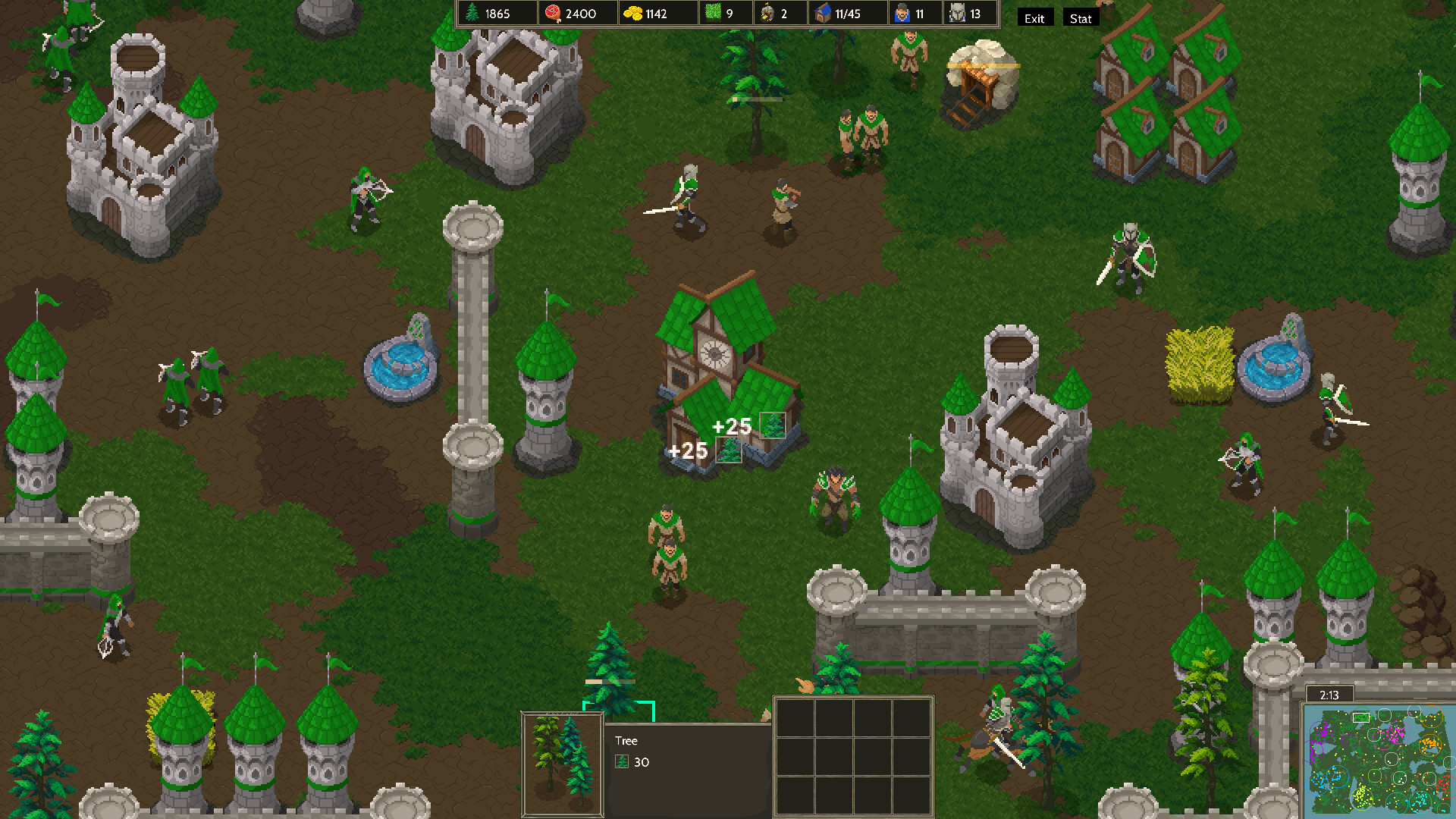Screen dimensions: 1456x819
Task: Click the house population icon showing 11/45
Action: tap(823, 13)
